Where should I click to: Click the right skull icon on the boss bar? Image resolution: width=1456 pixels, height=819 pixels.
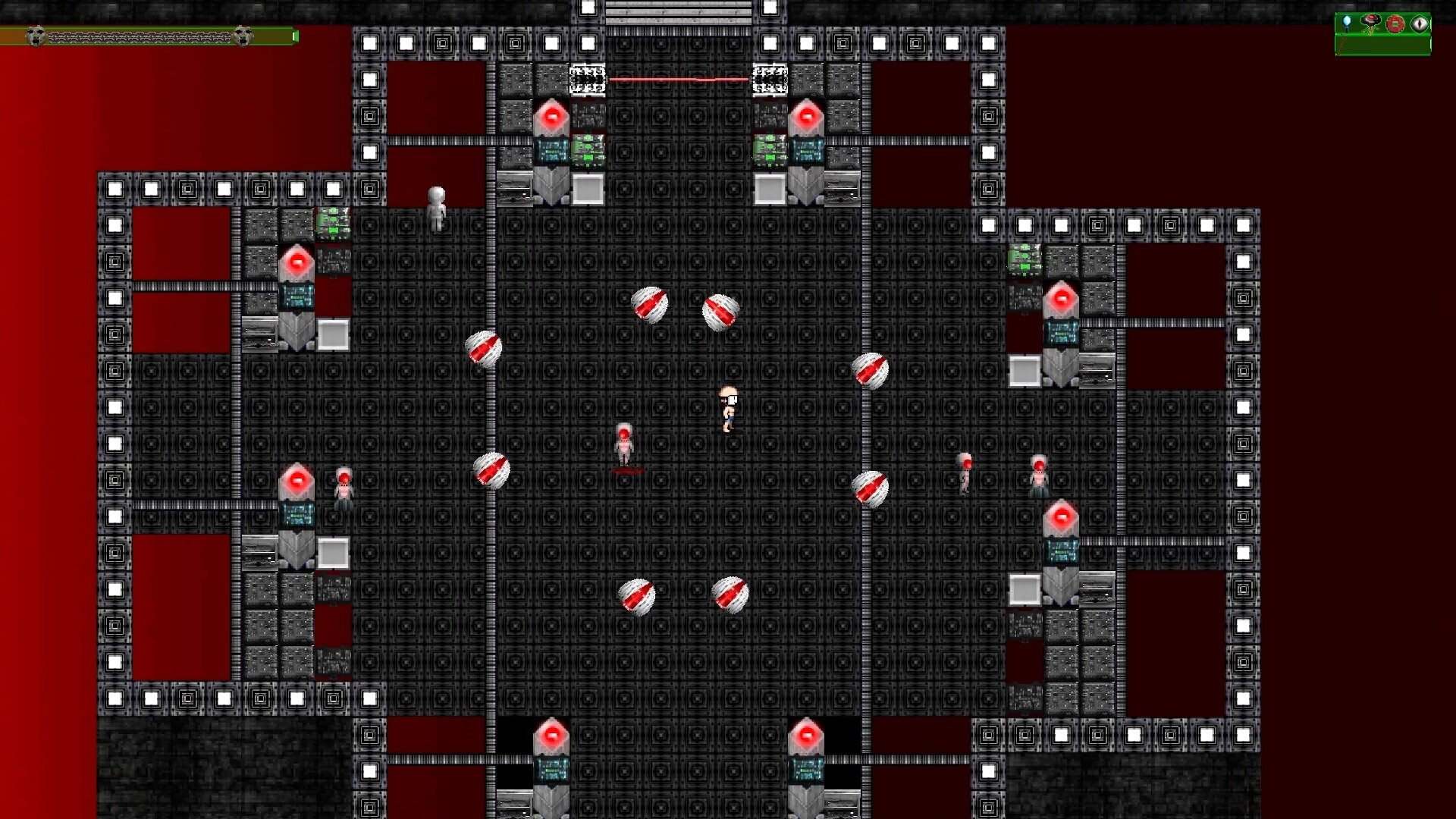point(243,36)
